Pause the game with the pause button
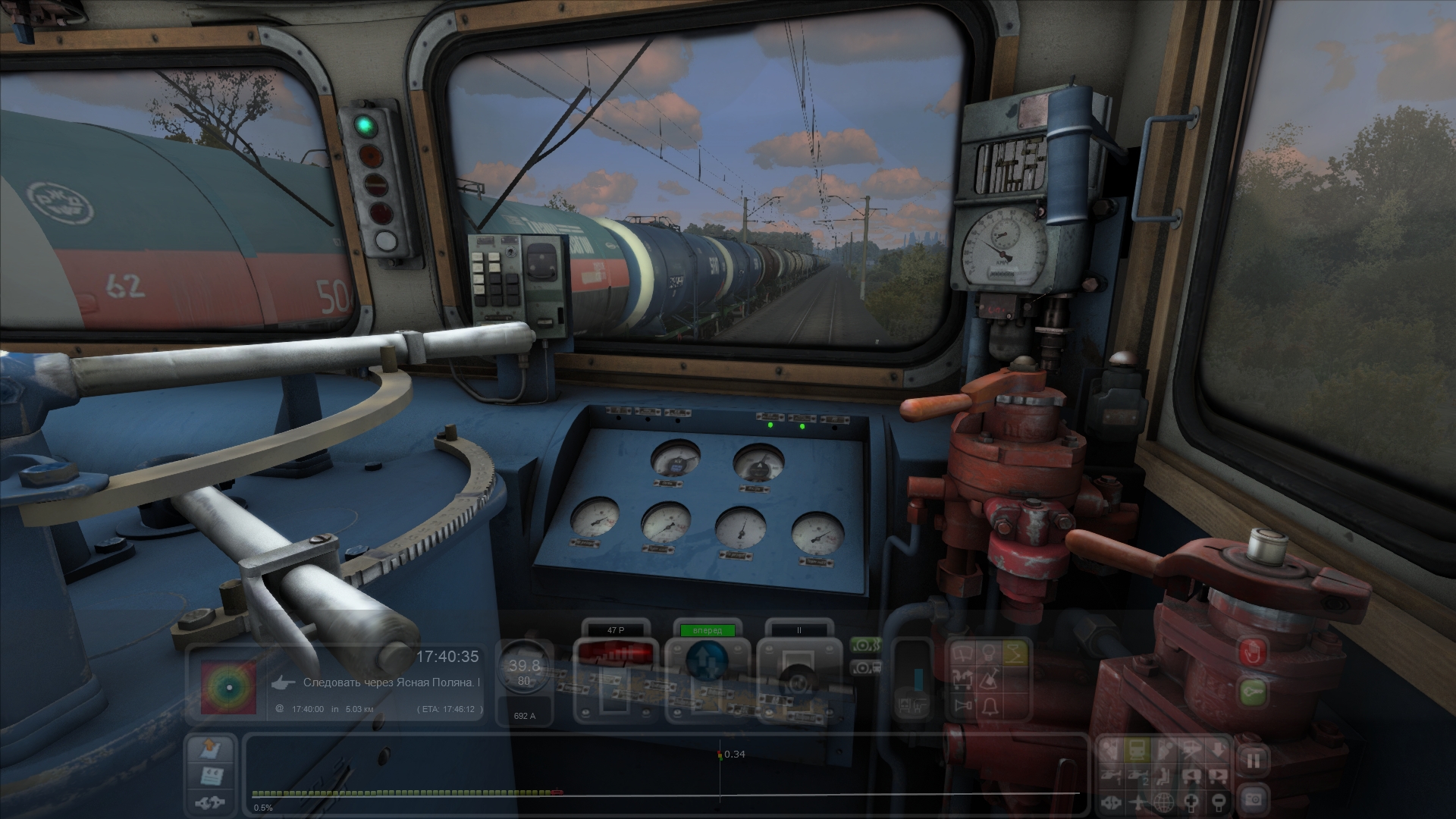This screenshot has height=819, width=1456. click(x=1253, y=760)
